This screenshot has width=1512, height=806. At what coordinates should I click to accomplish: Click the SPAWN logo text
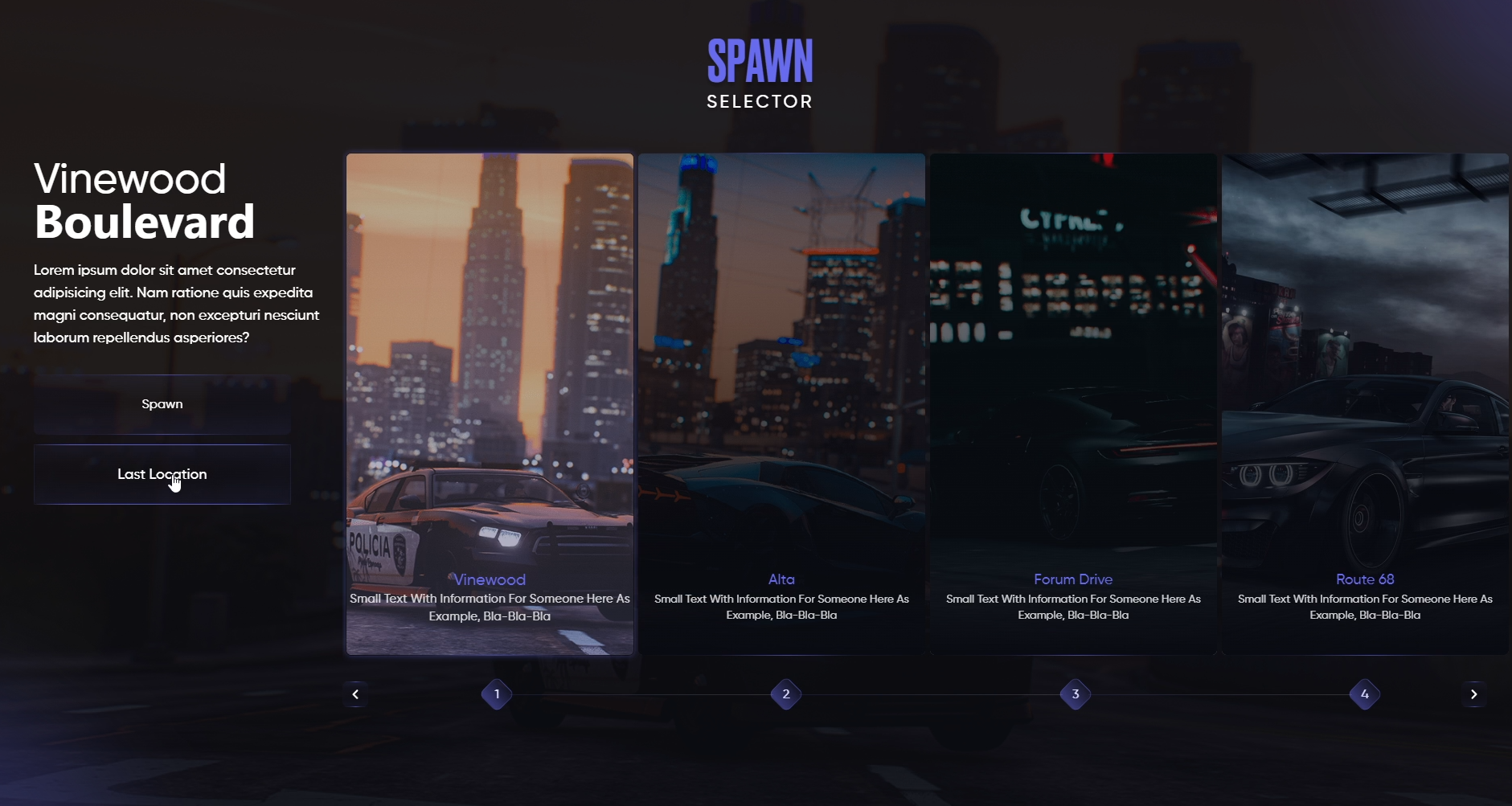(x=759, y=59)
